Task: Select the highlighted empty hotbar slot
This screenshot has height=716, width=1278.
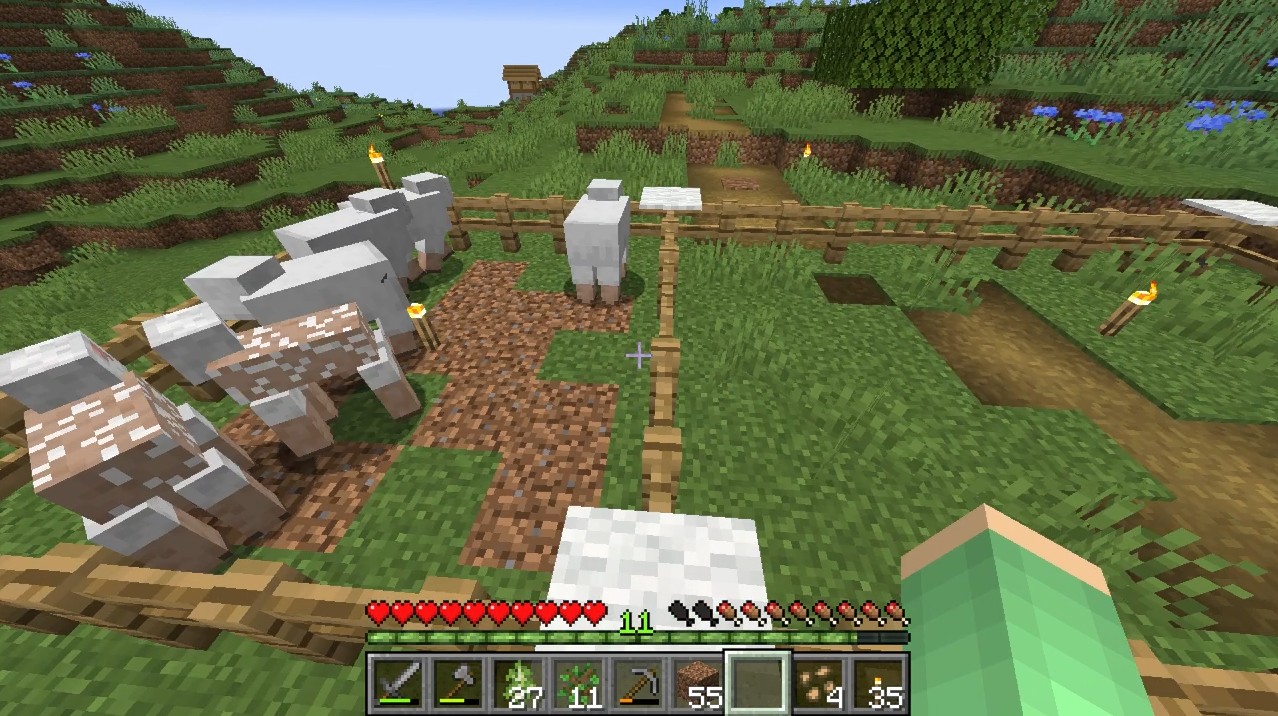Action: click(x=758, y=683)
